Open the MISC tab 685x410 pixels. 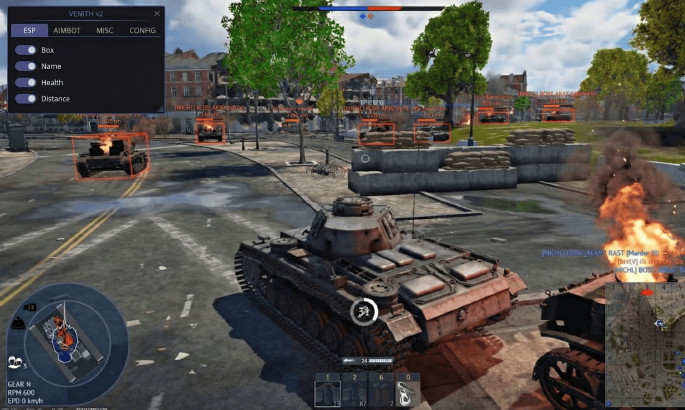coord(105,31)
